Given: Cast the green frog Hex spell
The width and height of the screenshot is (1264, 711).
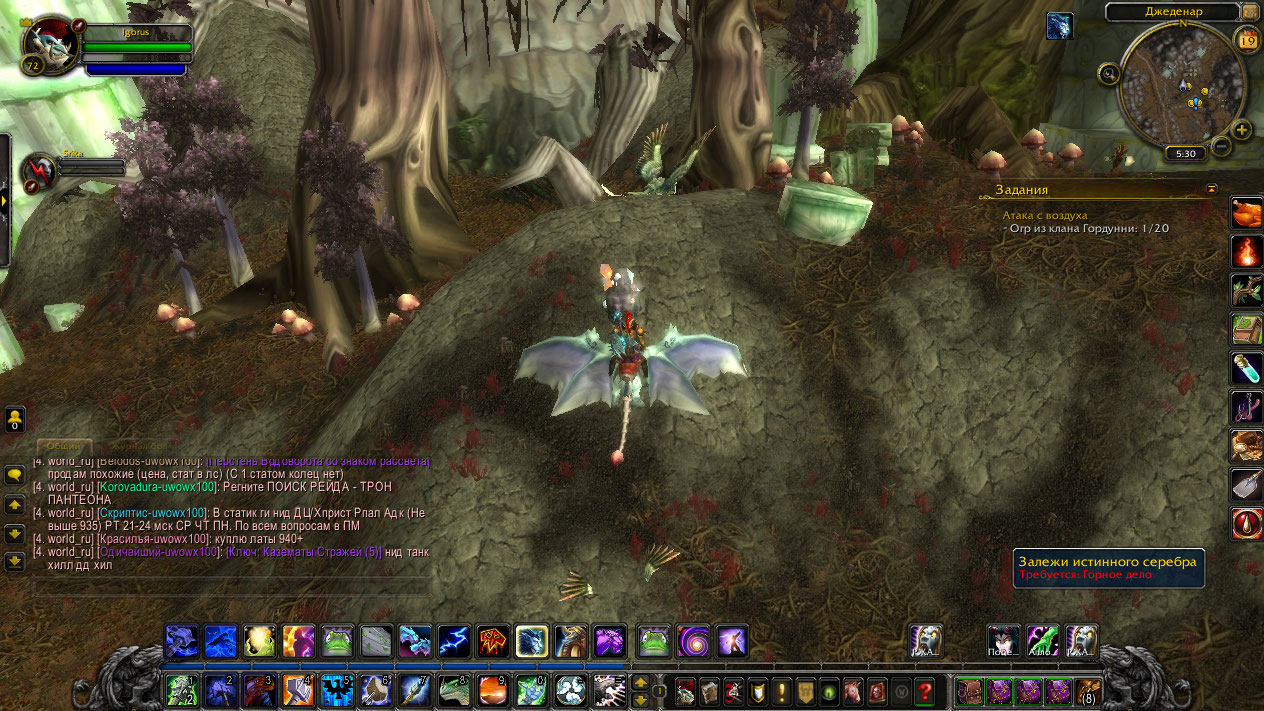Looking at the screenshot, I should coord(337,640).
